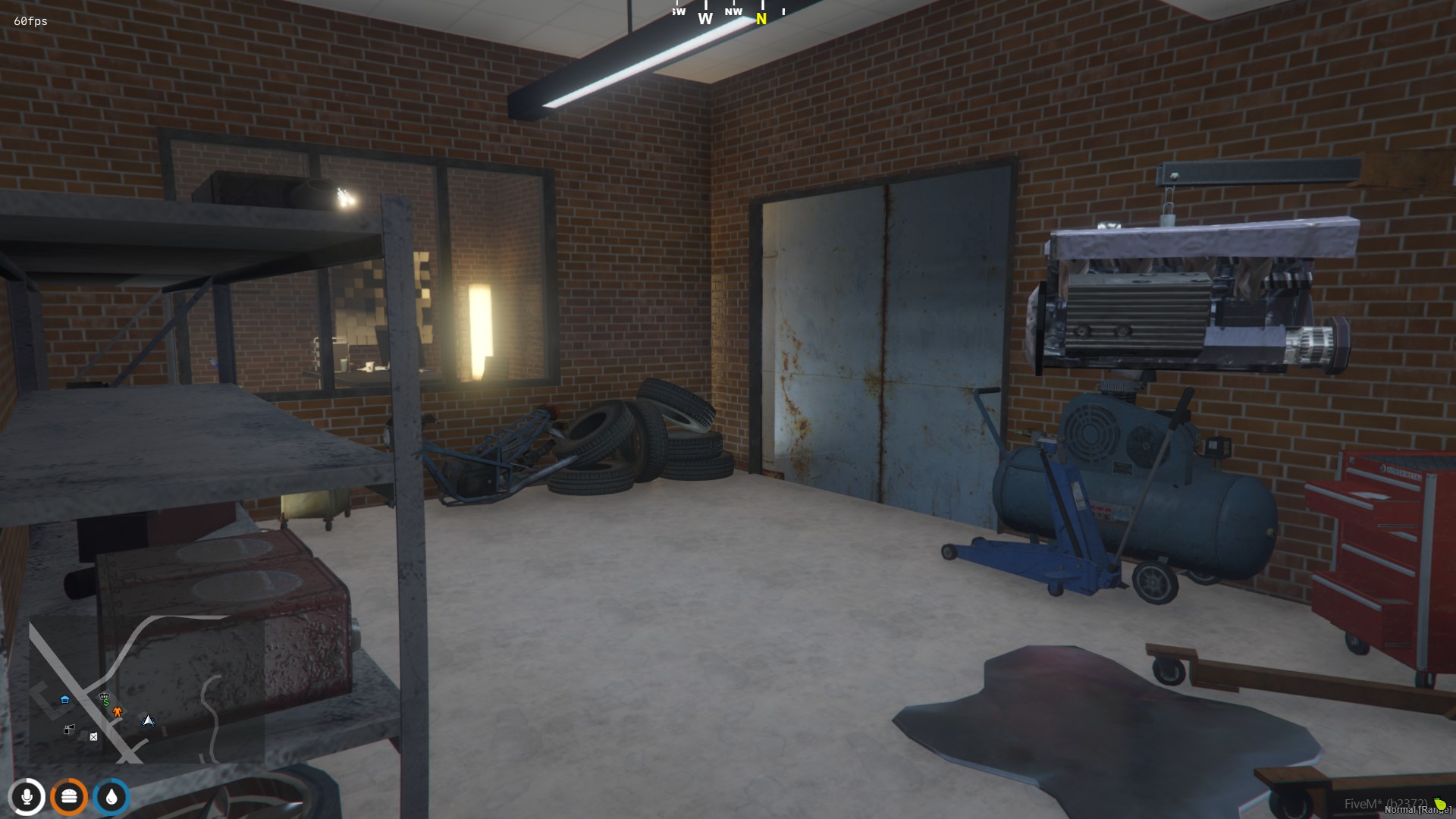Select the barber shop blip on the minimap

70,729
